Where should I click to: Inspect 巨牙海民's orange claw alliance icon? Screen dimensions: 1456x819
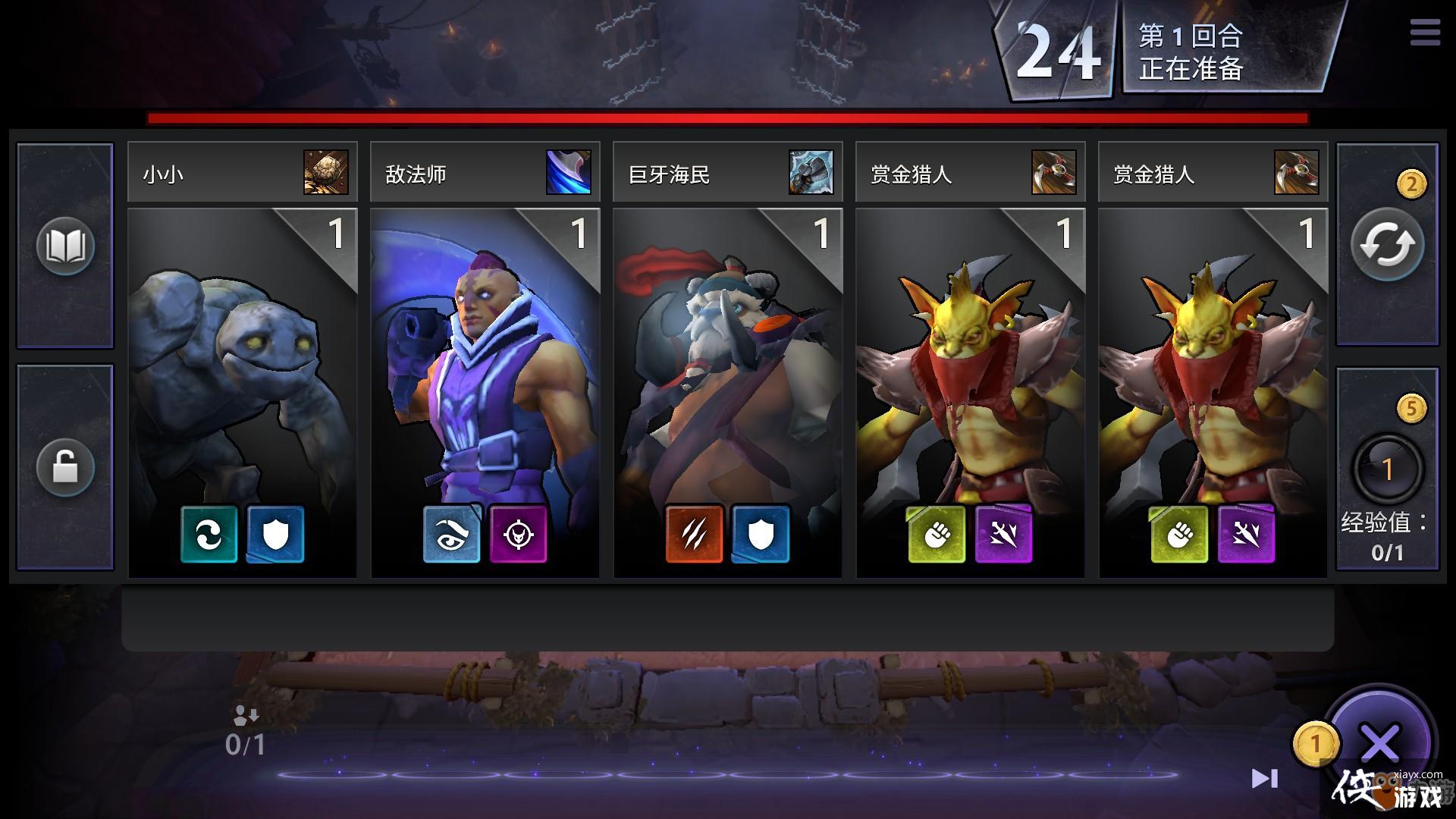click(x=695, y=535)
